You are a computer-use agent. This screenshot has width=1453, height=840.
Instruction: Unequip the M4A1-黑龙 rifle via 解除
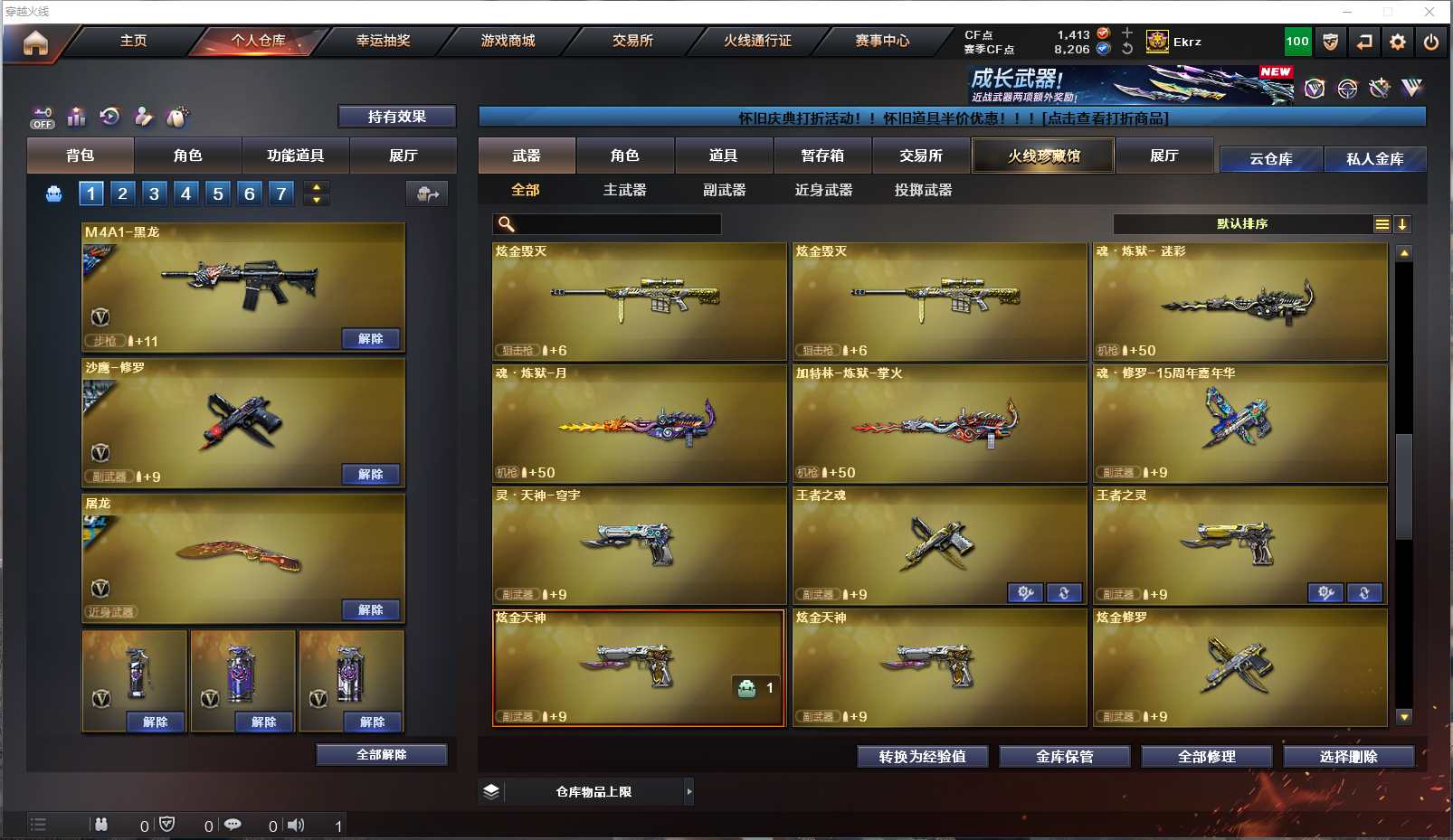point(371,338)
